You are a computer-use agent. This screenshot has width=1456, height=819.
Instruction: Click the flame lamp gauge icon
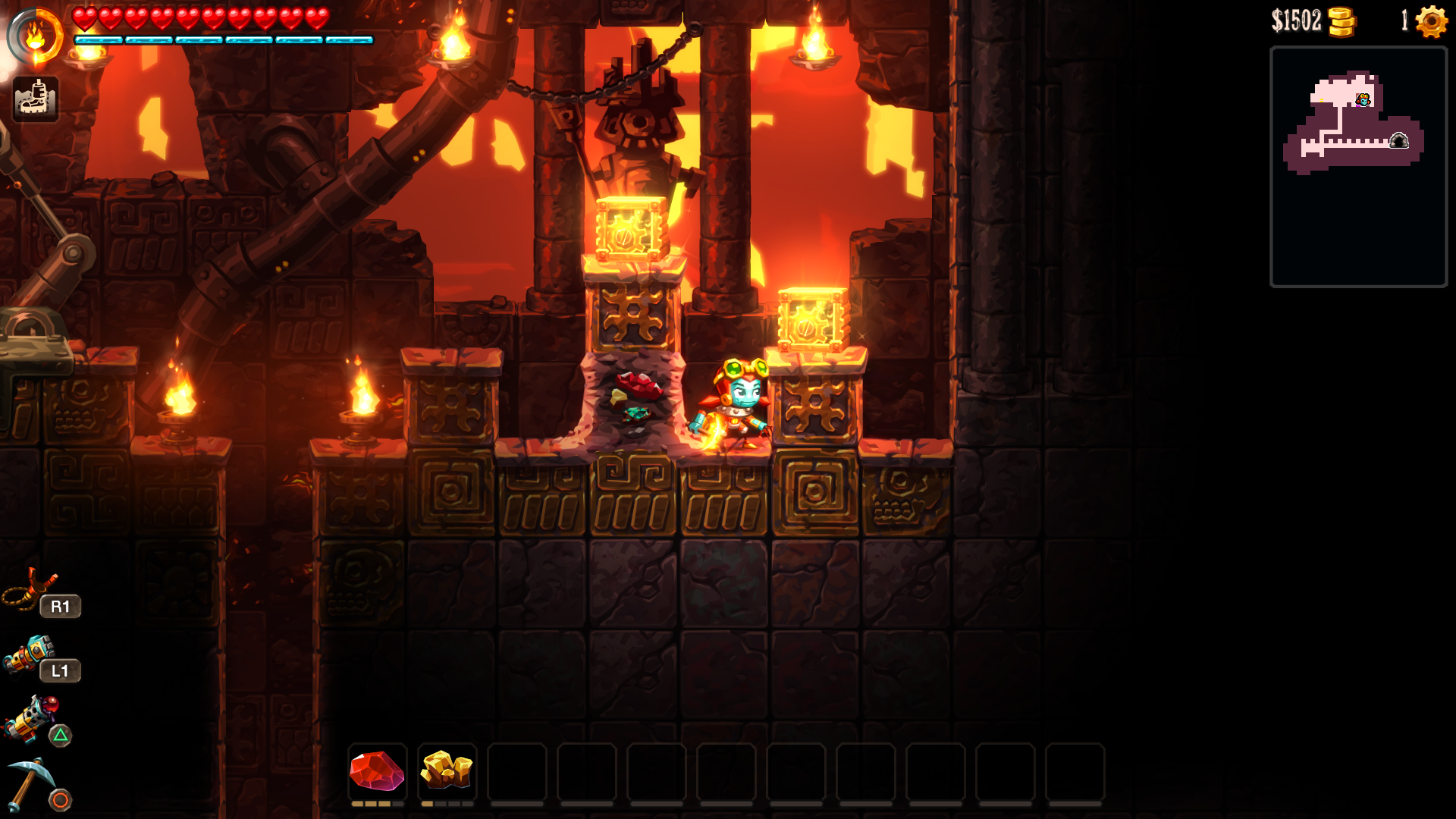click(x=36, y=36)
